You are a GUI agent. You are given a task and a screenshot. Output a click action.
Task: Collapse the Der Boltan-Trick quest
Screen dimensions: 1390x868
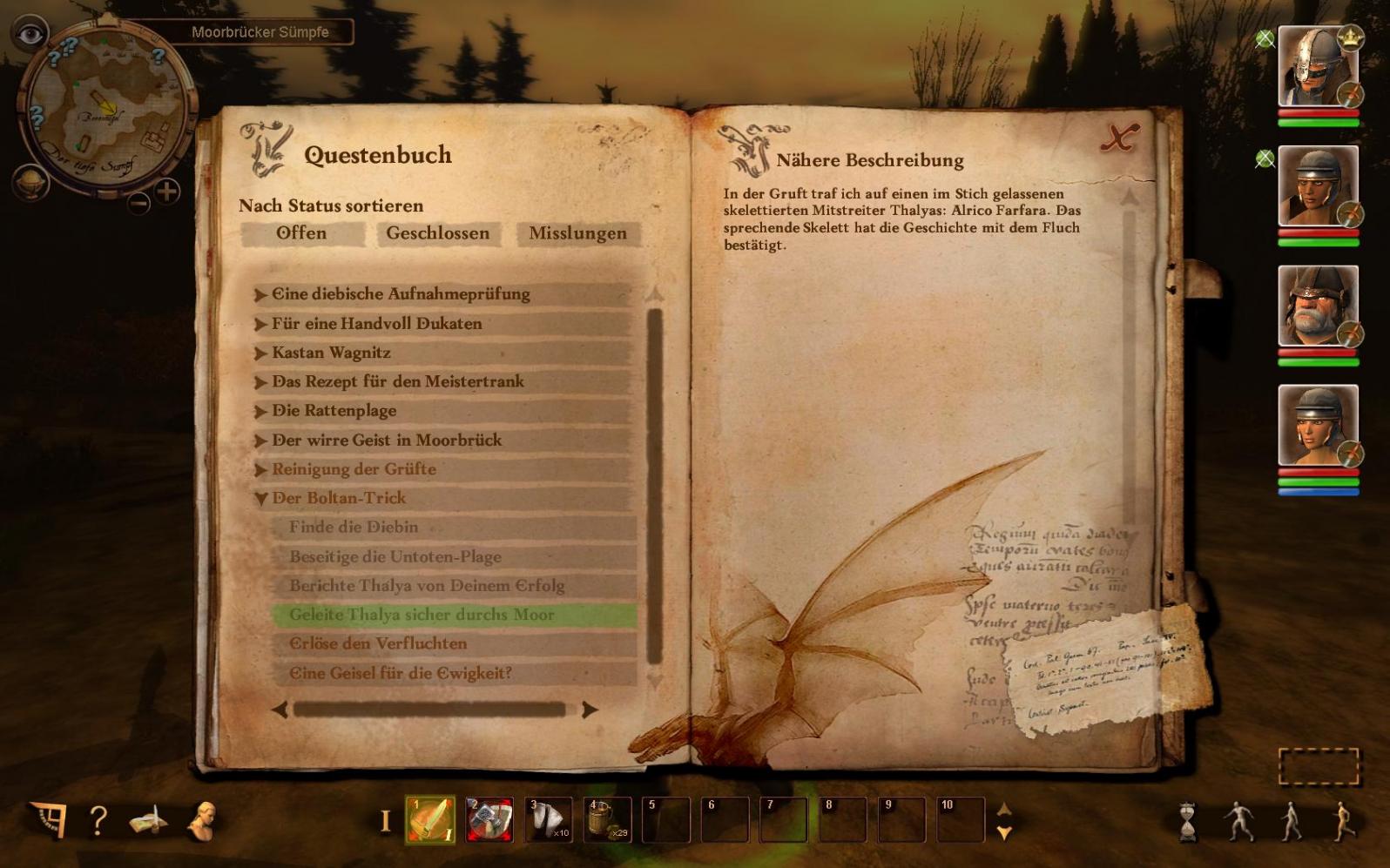coord(260,499)
